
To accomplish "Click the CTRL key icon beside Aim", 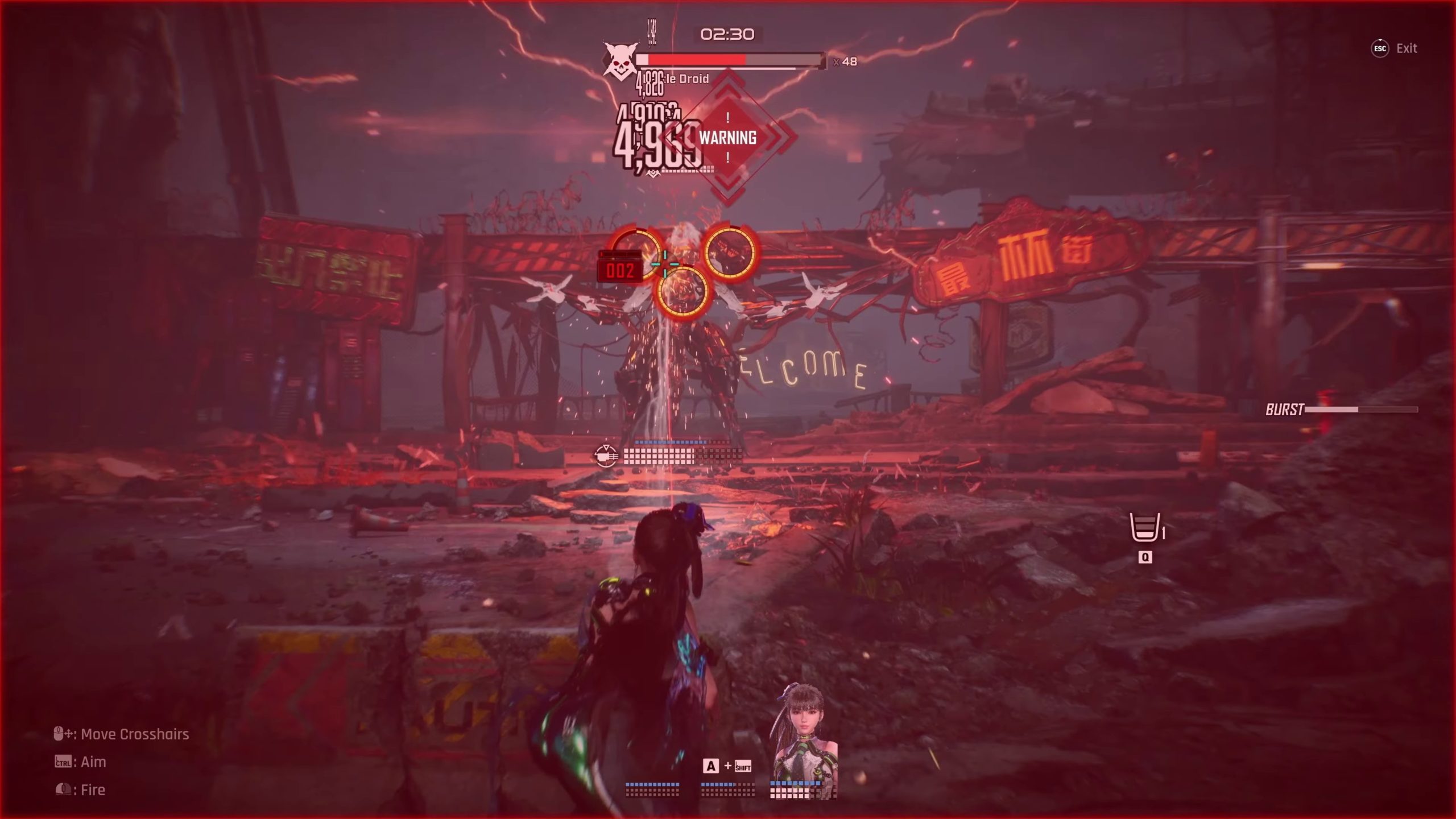I will click(x=62, y=762).
